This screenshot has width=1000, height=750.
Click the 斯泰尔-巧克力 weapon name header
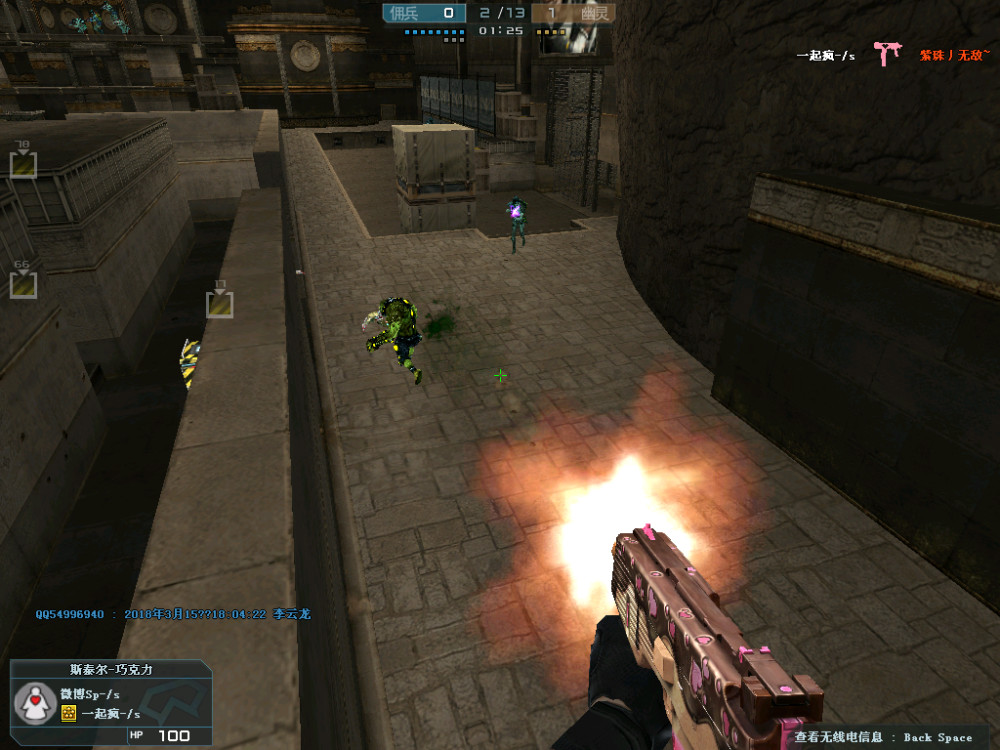111,669
